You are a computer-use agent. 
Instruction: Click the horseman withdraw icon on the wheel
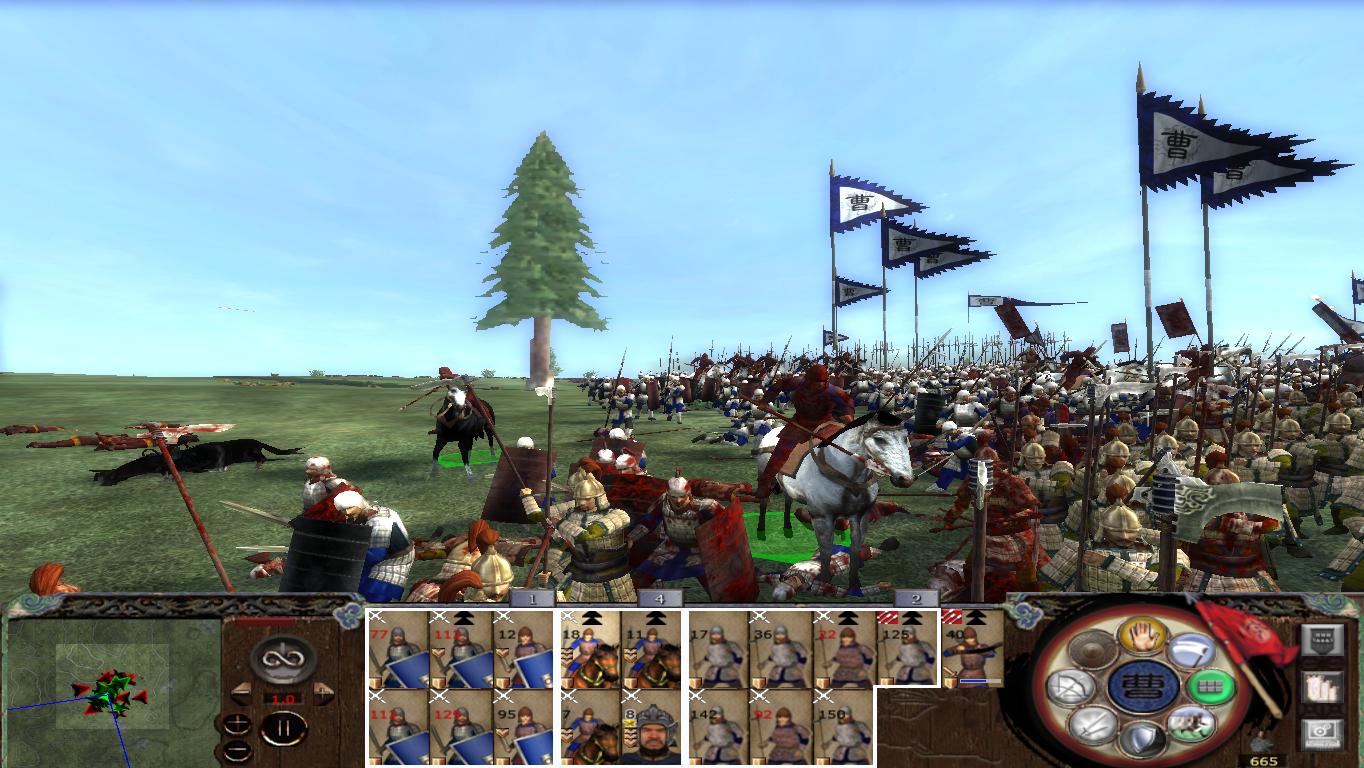(x=1192, y=725)
